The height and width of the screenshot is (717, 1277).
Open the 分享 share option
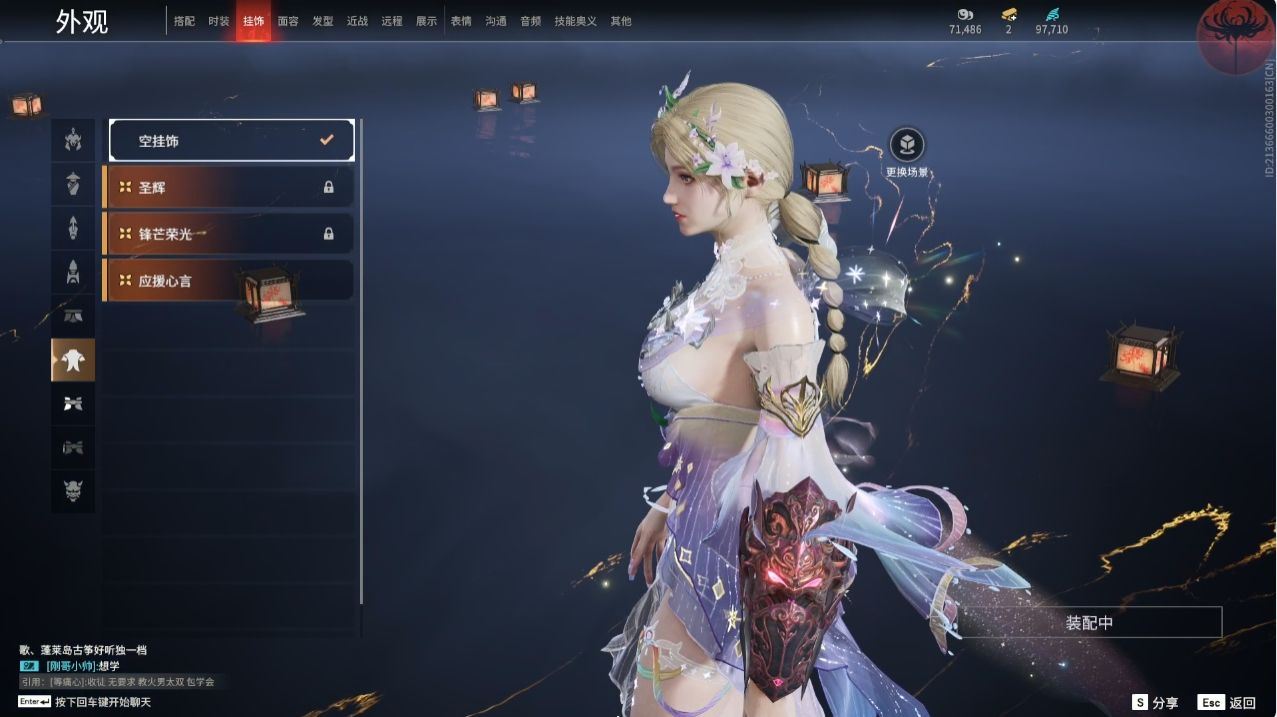click(1155, 703)
